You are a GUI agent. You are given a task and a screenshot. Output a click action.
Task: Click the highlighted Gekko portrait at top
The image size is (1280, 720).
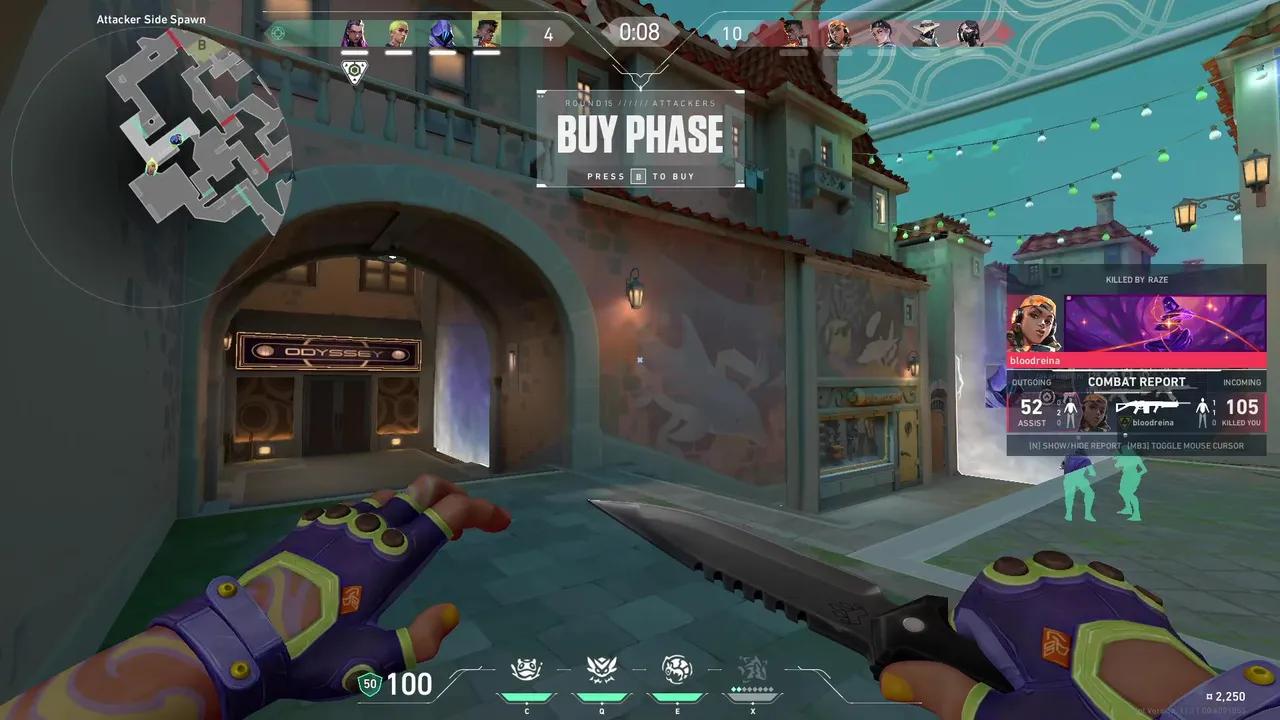click(x=485, y=33)
